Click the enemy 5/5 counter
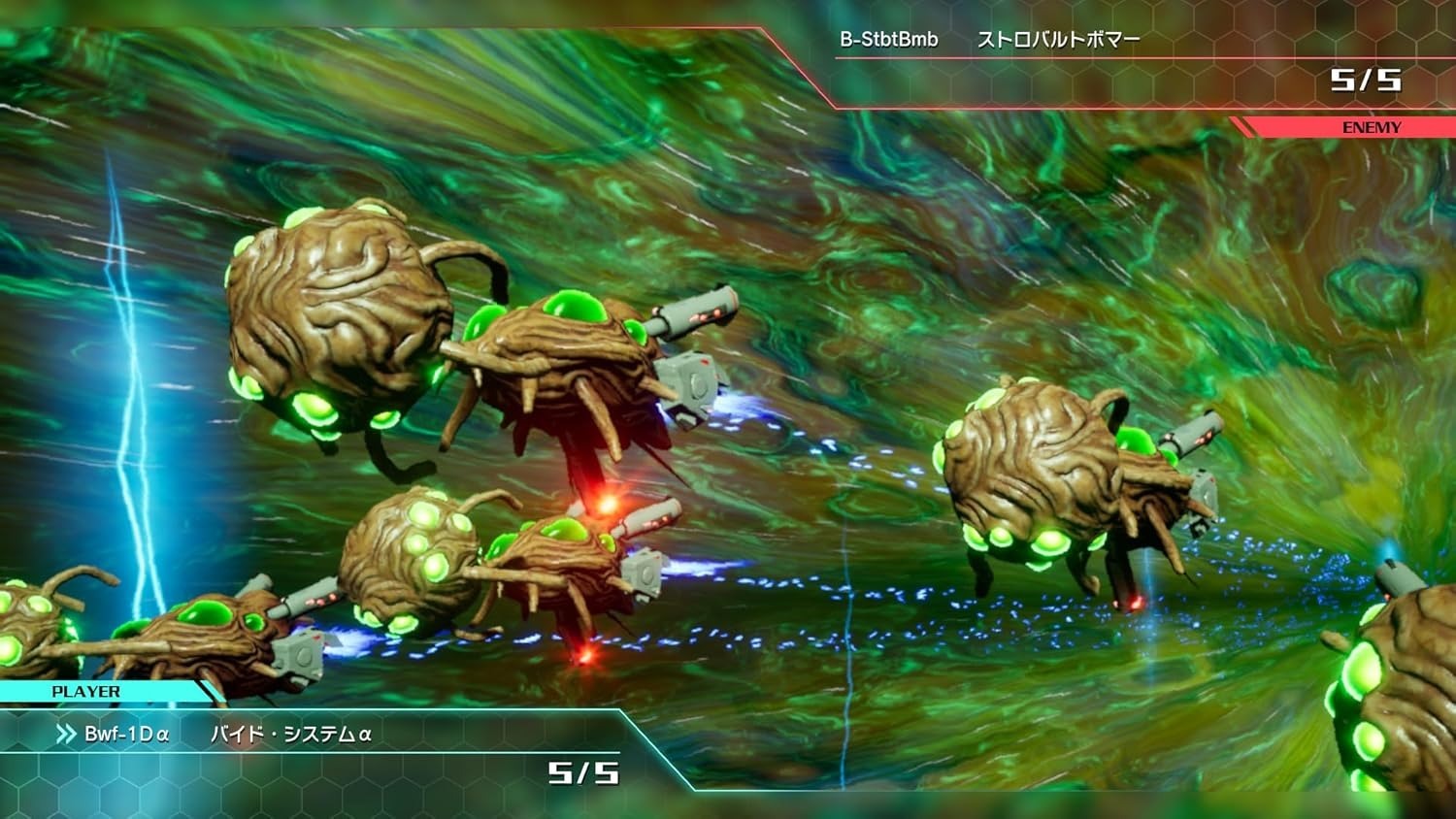The image size is (1456, 819). [x=1368, y=82]
